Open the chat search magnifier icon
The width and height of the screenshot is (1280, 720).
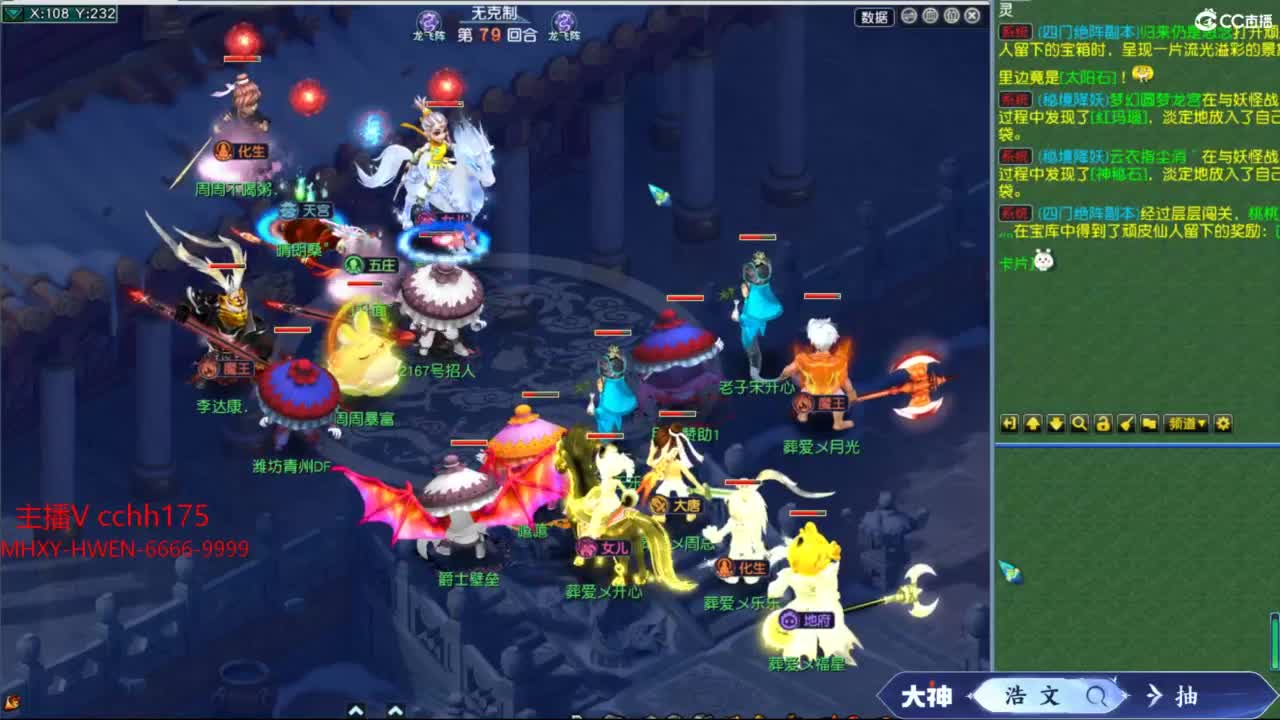pyautogui.click(x=1081, y=424)
